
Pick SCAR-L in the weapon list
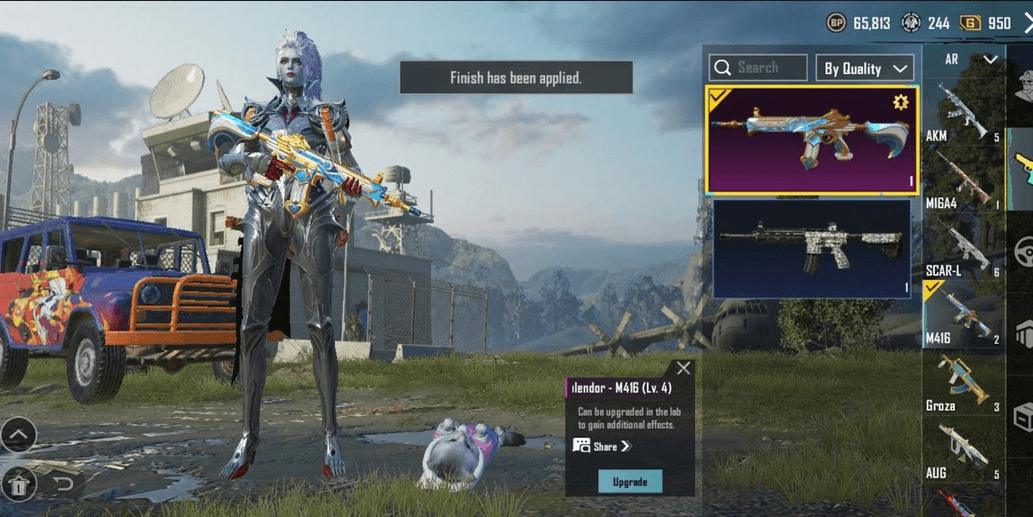[962, 249]
